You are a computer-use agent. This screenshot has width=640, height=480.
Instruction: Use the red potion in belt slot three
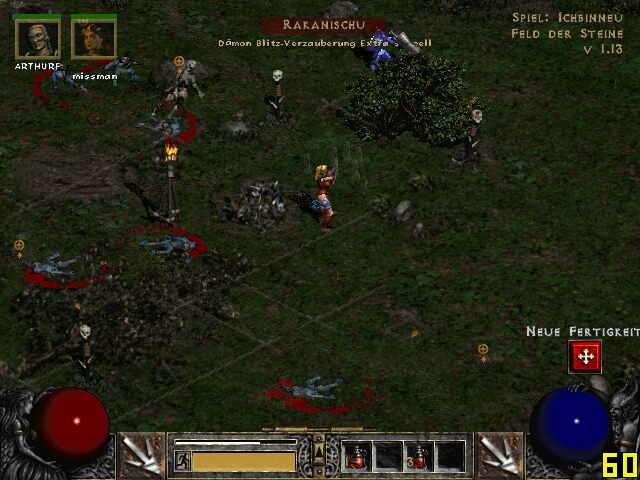(x=419, y=457)
